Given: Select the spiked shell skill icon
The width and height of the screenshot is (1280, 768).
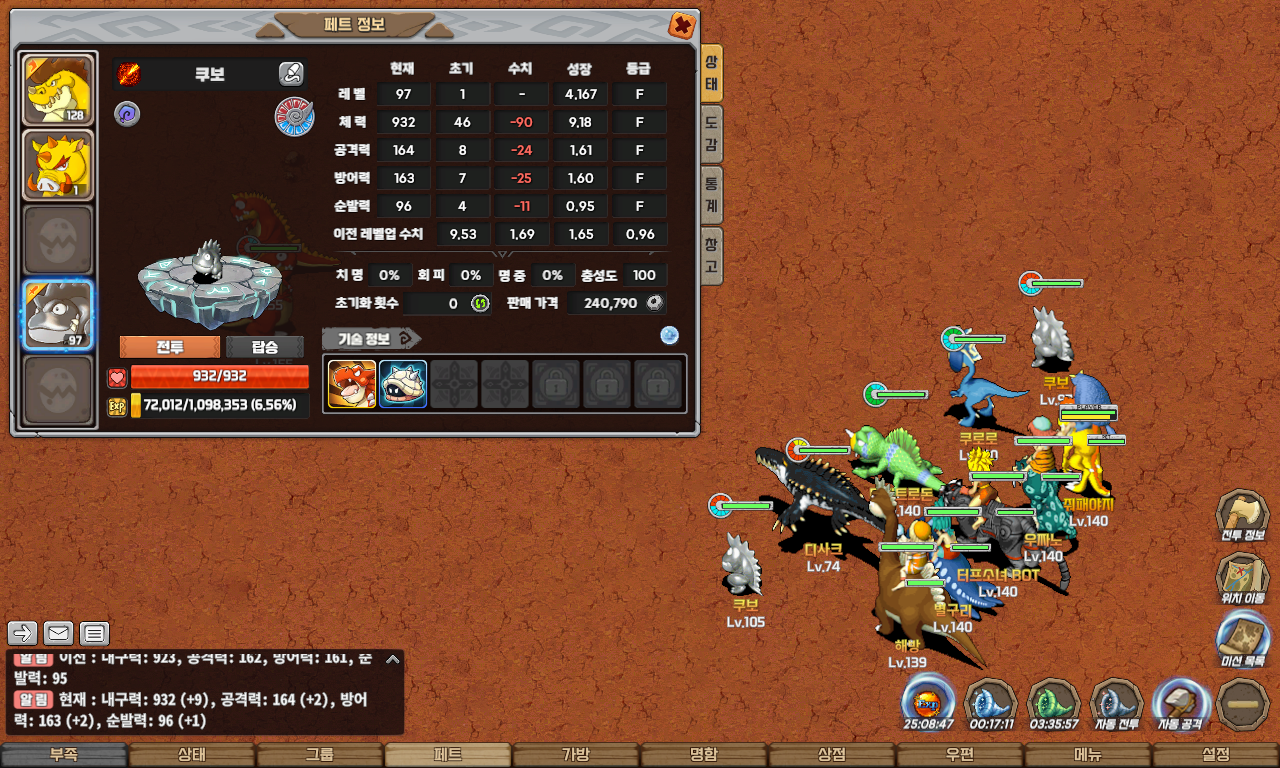Looking at the screenshot, I should (x=403, y=384).
